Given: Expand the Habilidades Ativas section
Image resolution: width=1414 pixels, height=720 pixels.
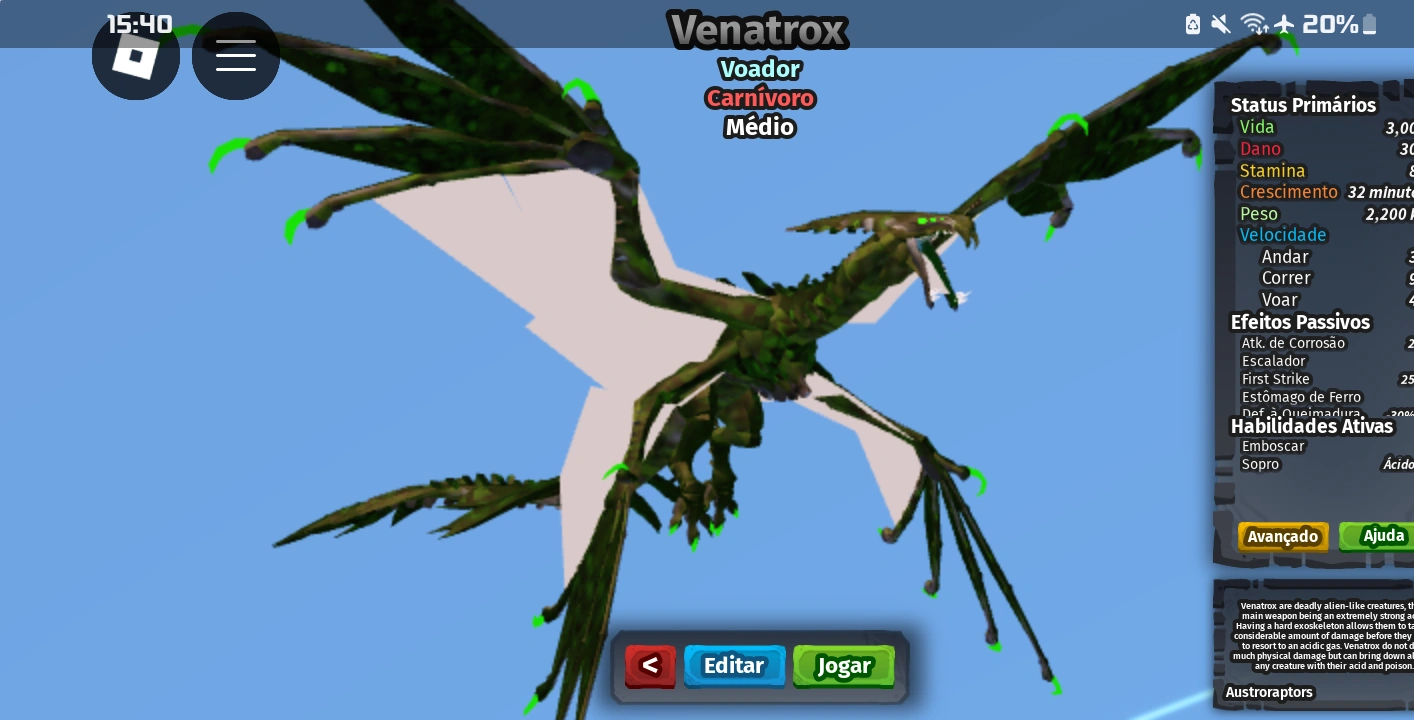Looking at the screenshot, I should click(x=1312, y=426).
